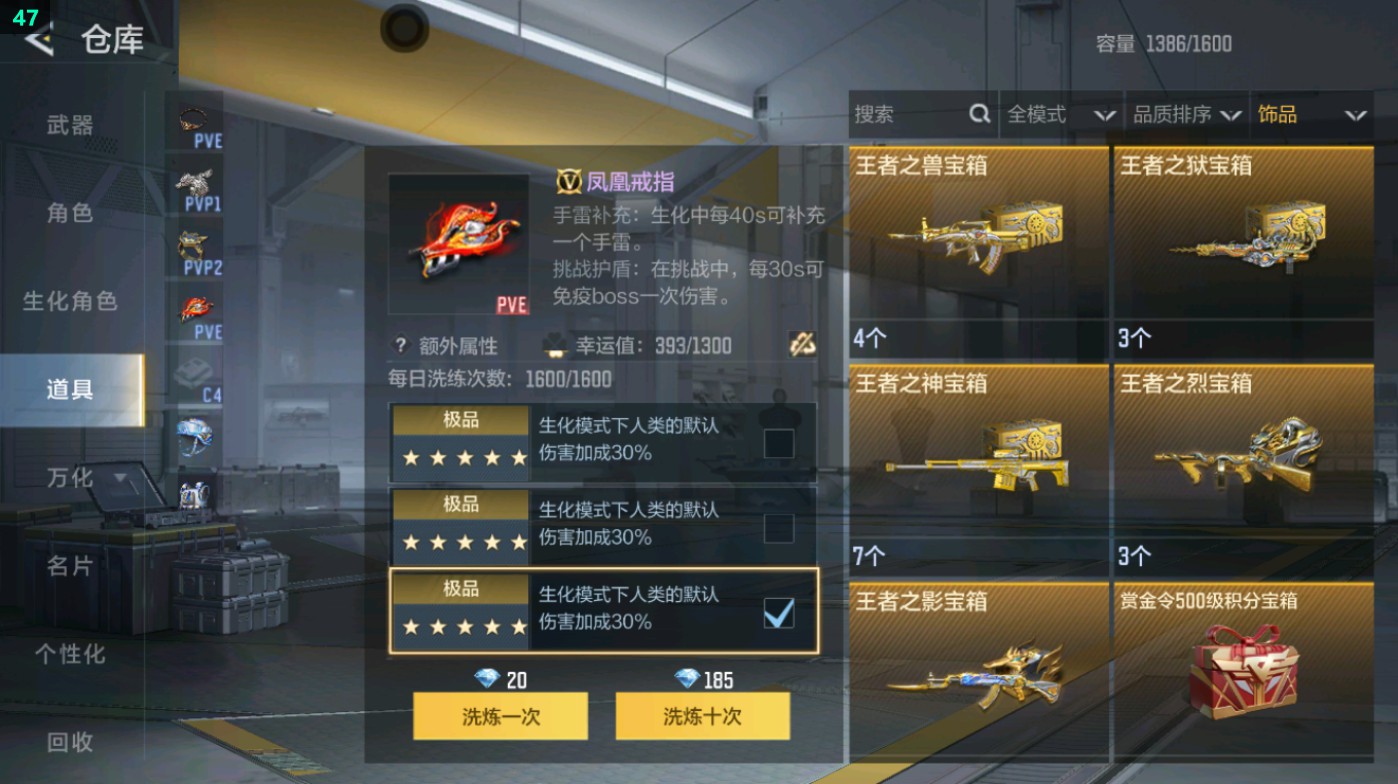
Task: Select the PVE phoenix ring icon in sidebar list
Action: coord(196,308)
